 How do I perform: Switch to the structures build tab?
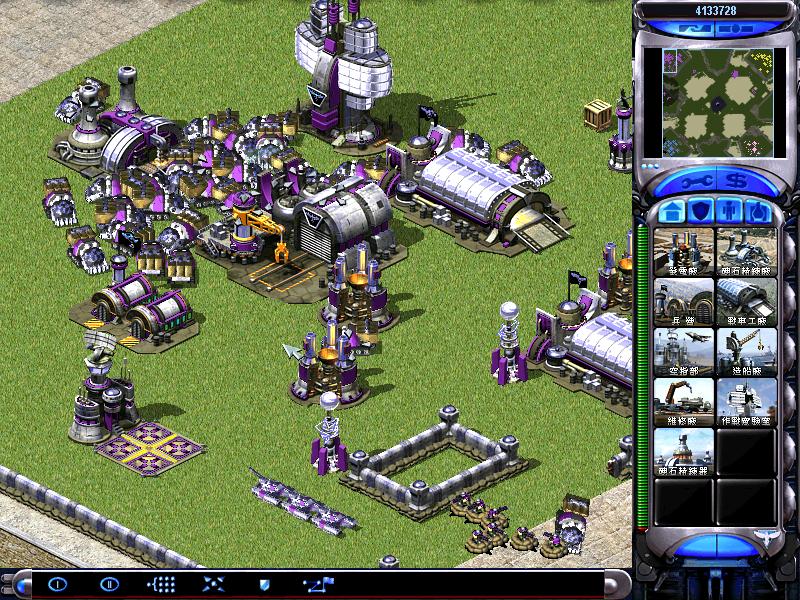tap(671, 211)
